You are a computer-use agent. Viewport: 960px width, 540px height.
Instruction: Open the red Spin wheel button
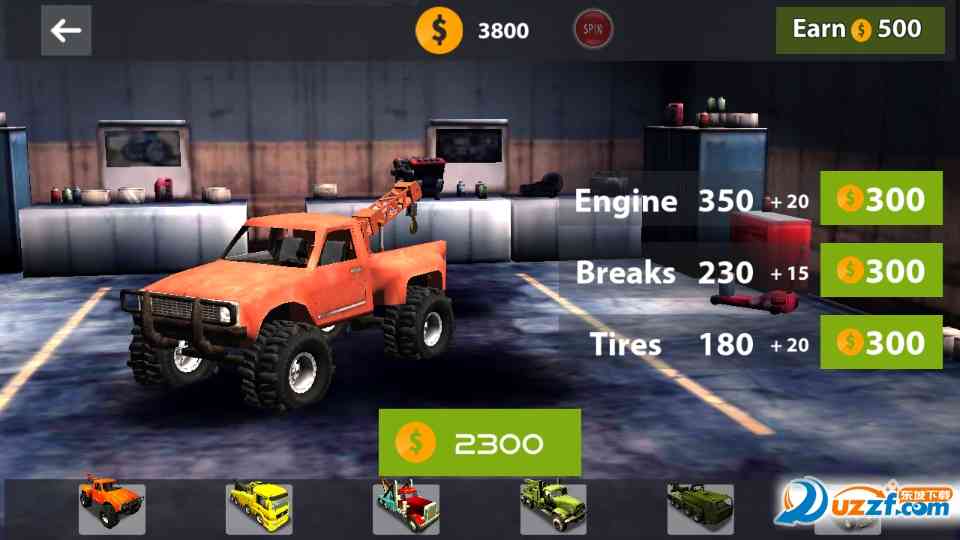(593, 30)
